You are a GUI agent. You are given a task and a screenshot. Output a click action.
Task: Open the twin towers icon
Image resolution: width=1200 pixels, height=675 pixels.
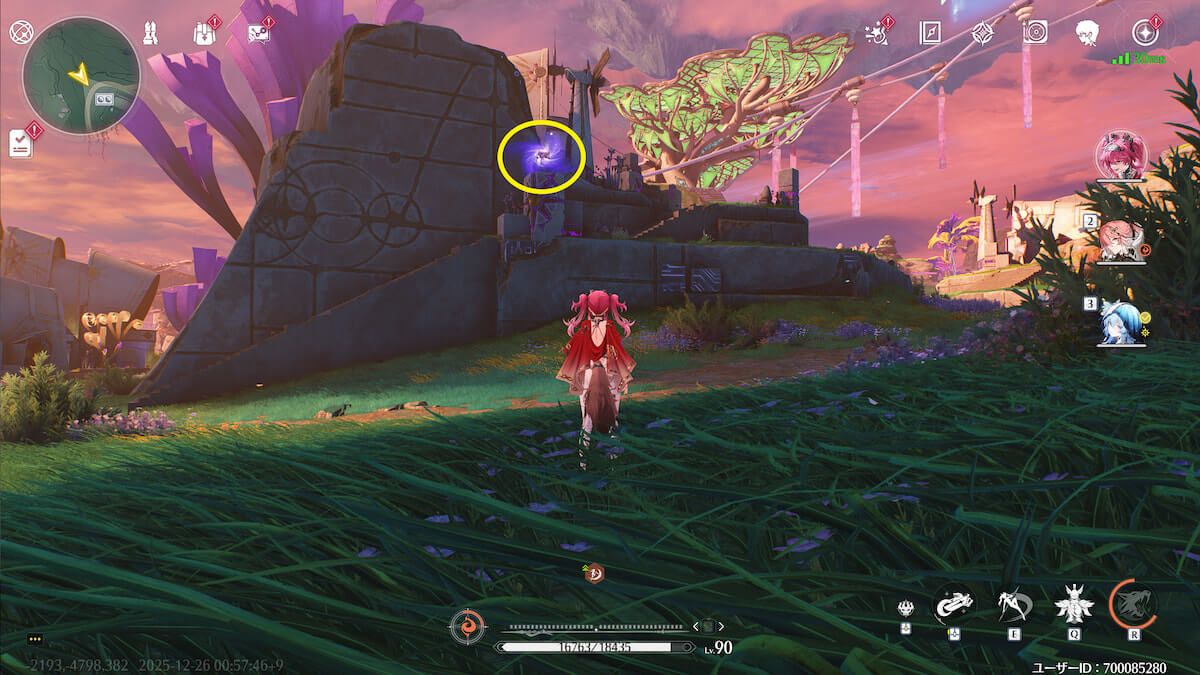[150, 32]
